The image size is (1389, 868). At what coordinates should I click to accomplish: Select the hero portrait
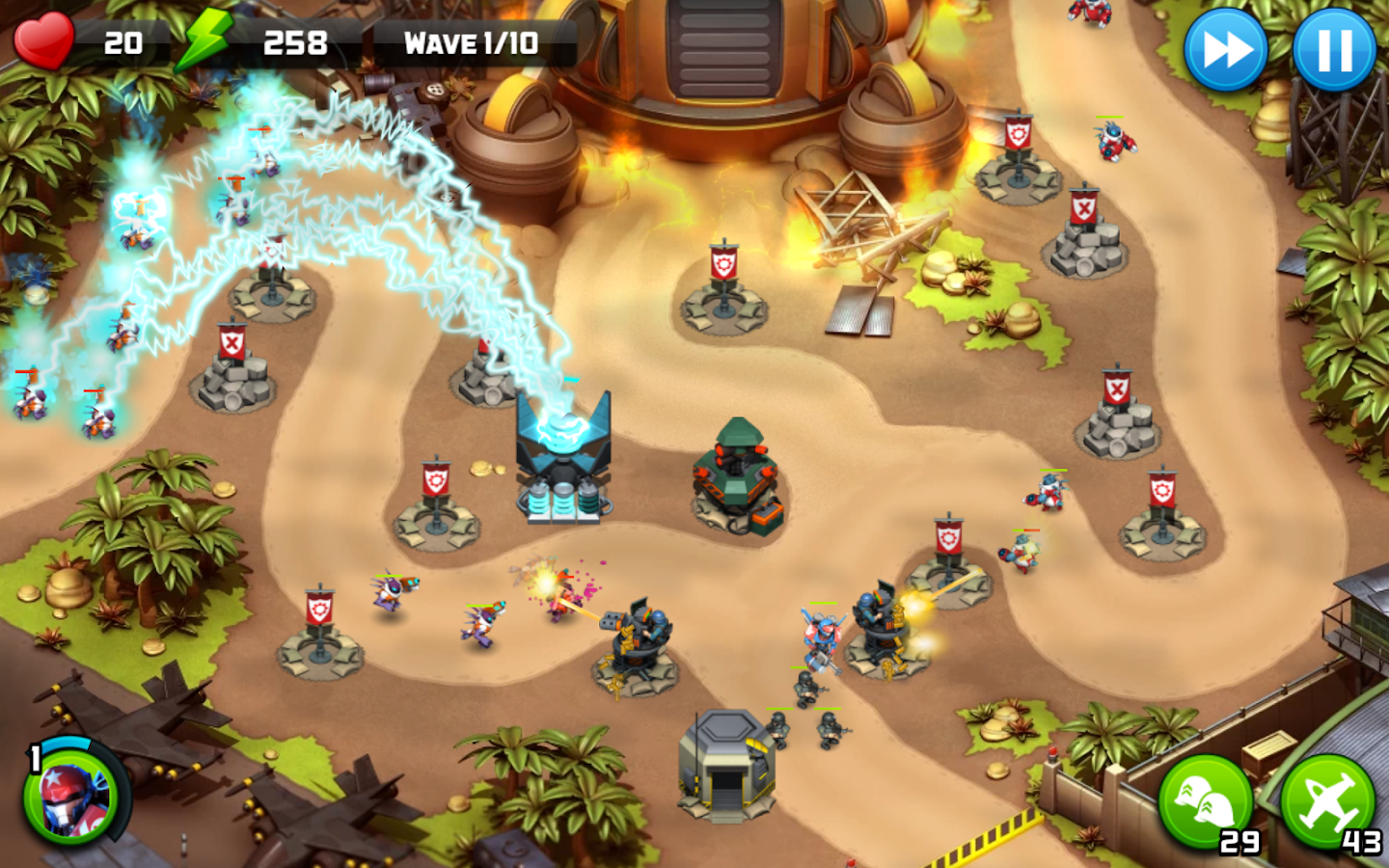69,796
